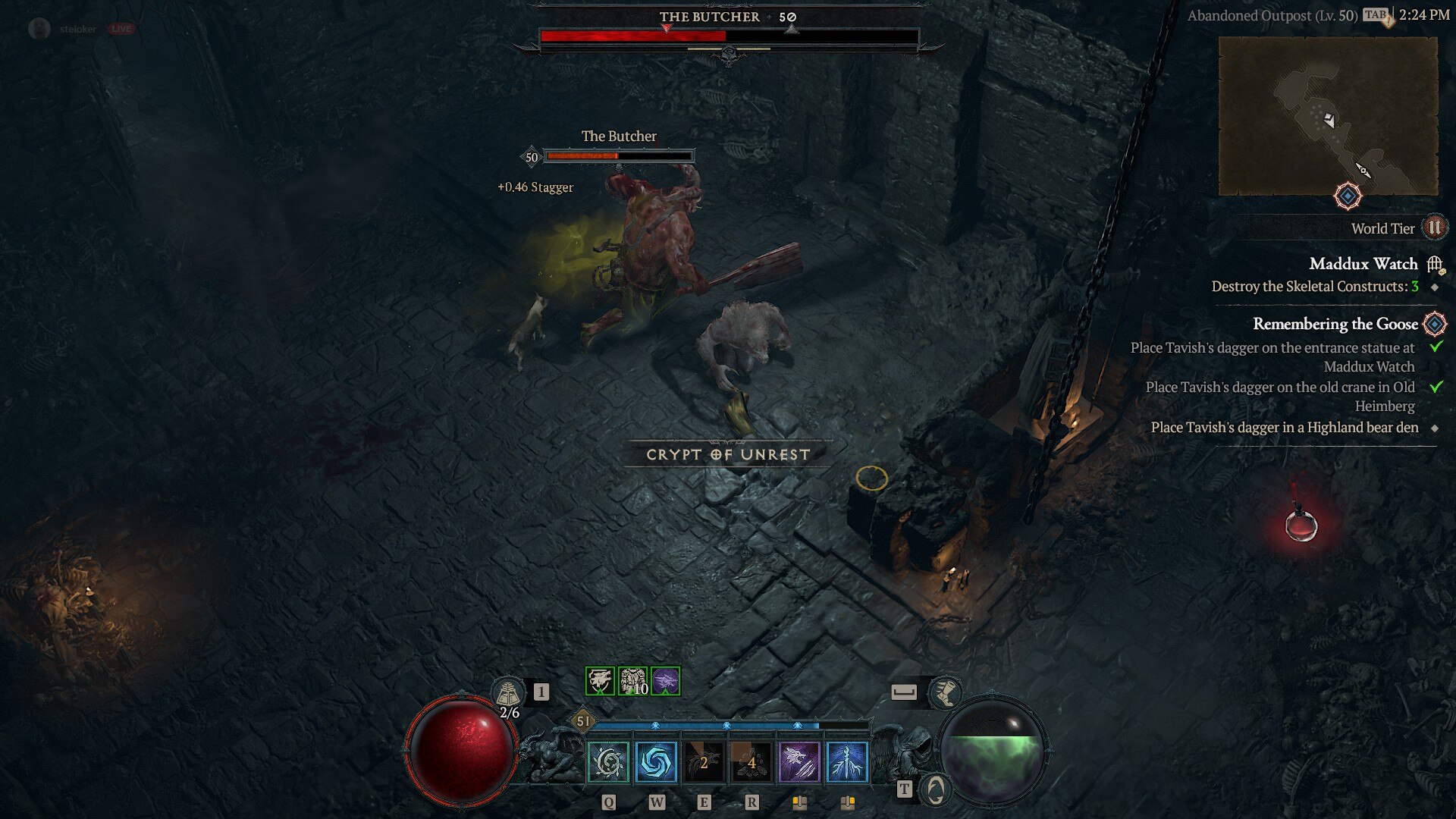Use the healing potion
The width and height of the screenshot is (1456, 819).
coord(508,692)
